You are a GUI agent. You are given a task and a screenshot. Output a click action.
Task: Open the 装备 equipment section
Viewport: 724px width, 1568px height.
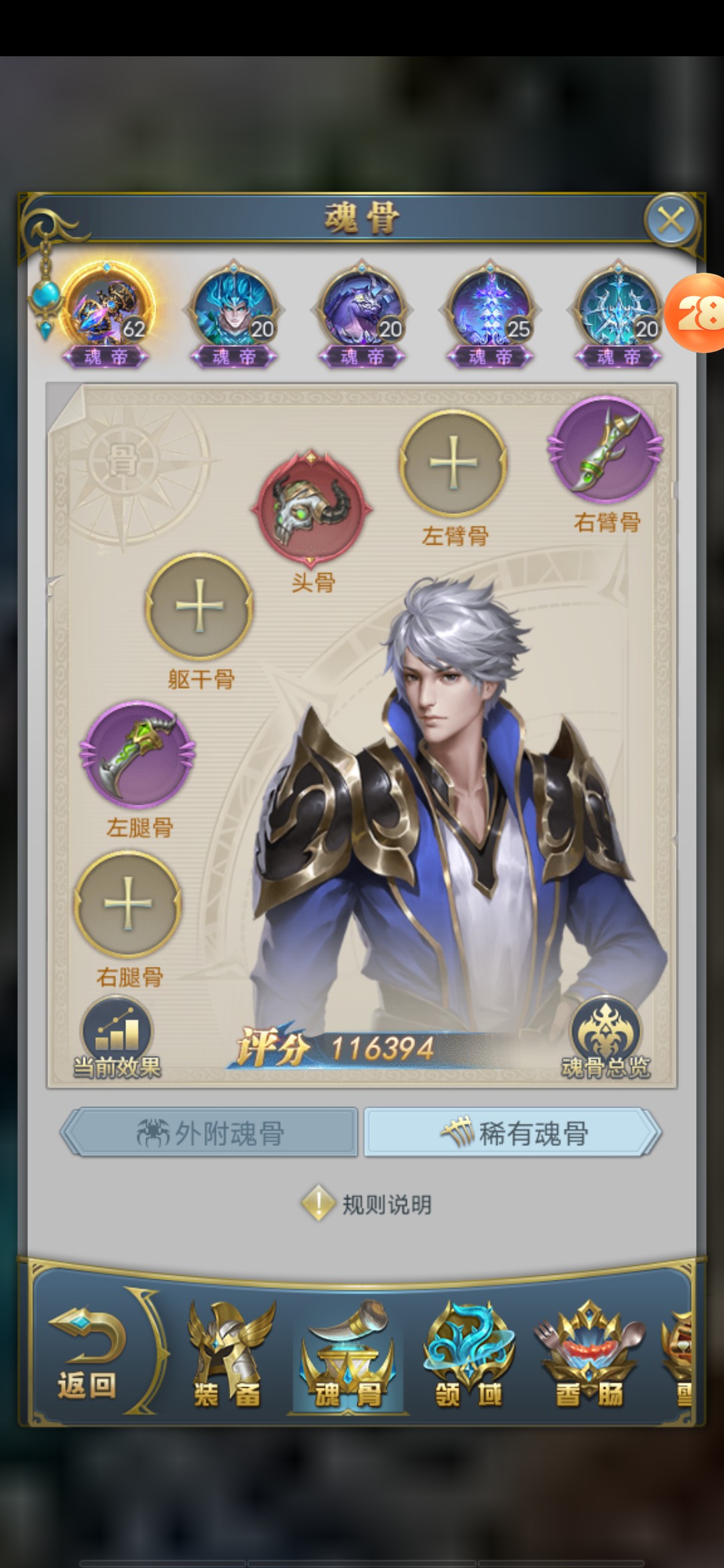pyautogui.click(x=228, y=1357)
